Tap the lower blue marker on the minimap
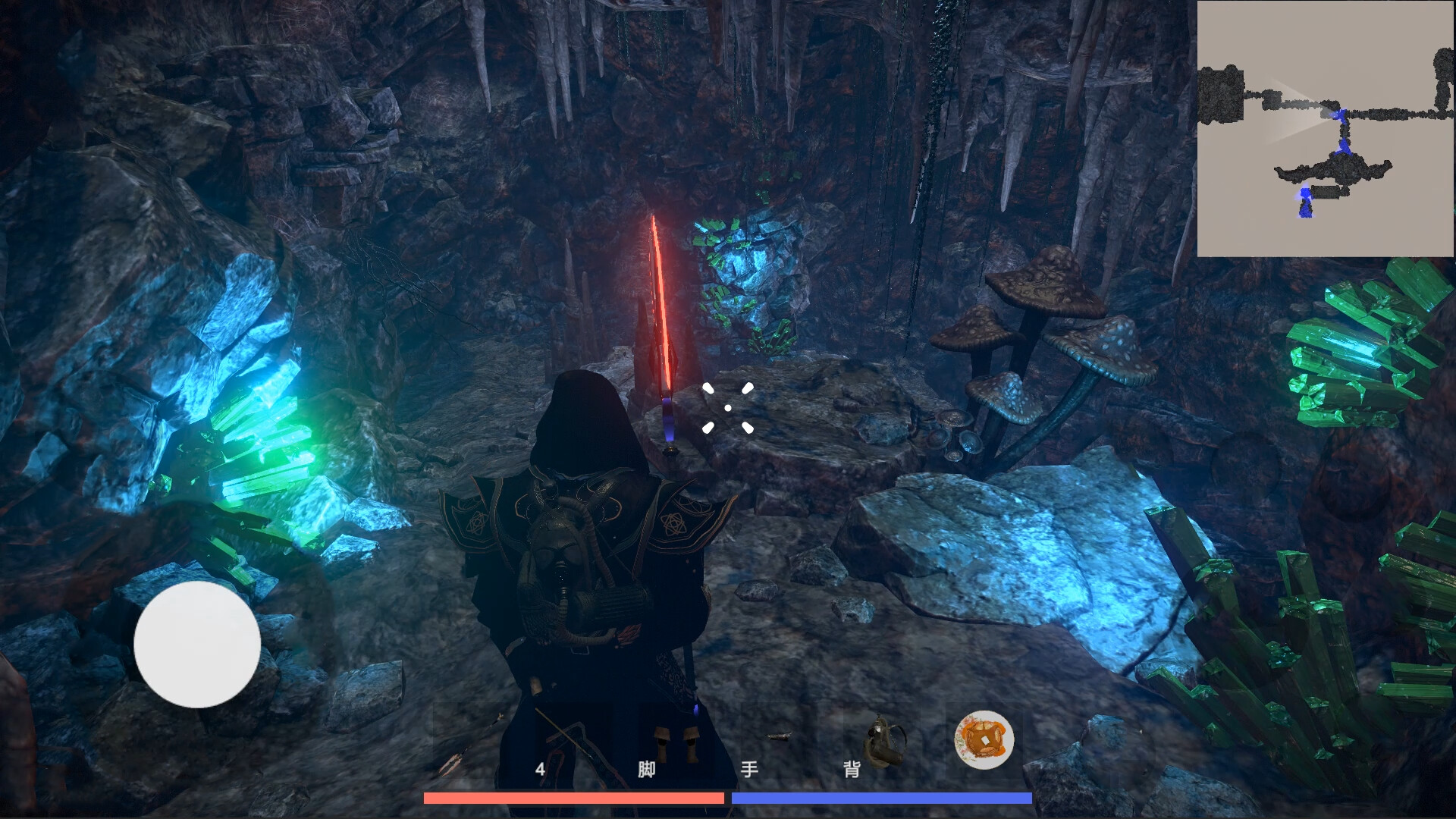Screen dimensions: 1456x819 [x=1304, y=203]
